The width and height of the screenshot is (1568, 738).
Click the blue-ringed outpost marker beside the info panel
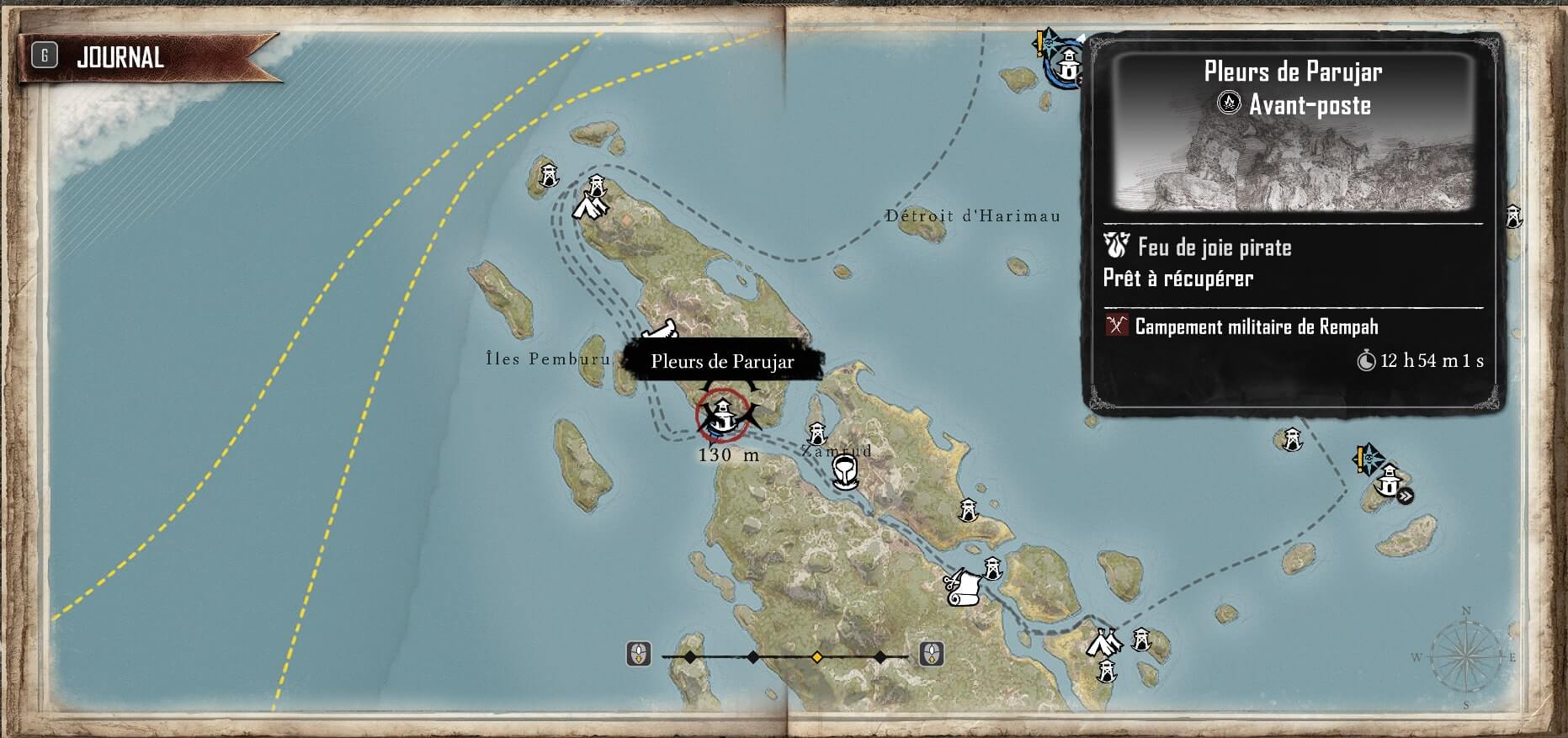pyautogui.click(x=1067, y=64)
